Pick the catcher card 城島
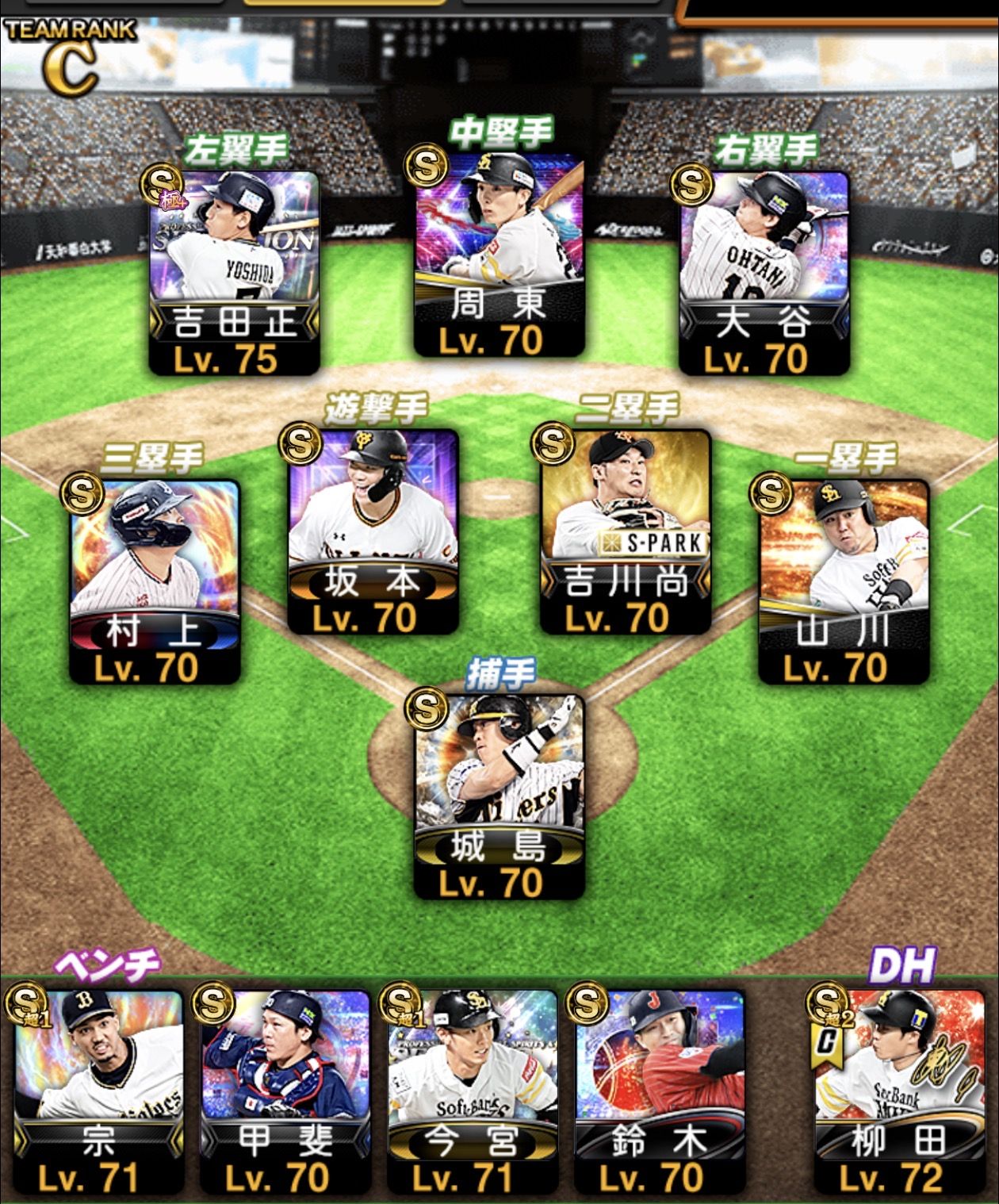Viewport: 999px width, 1204px height. coord(499,797)
